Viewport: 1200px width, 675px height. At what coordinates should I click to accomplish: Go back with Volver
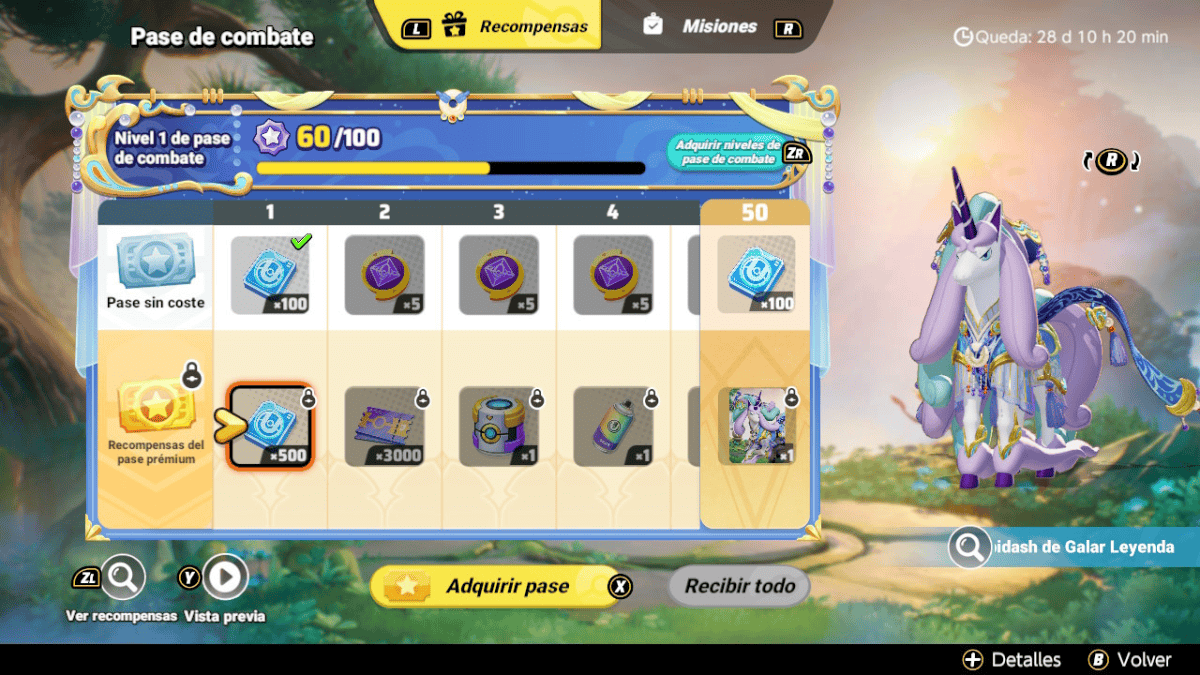(1130, 660)
